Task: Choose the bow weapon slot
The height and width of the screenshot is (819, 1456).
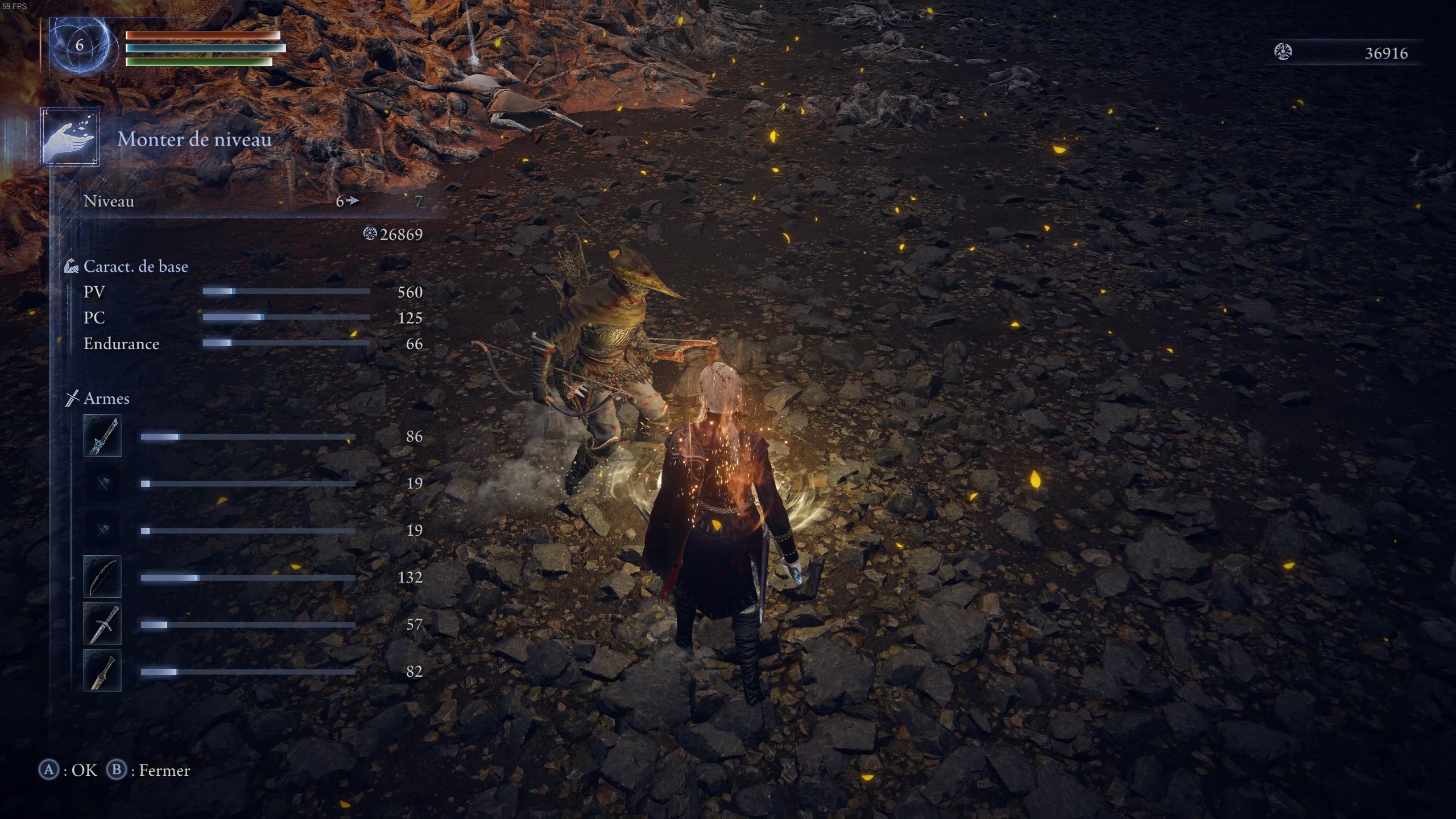Action: (102, 577)
